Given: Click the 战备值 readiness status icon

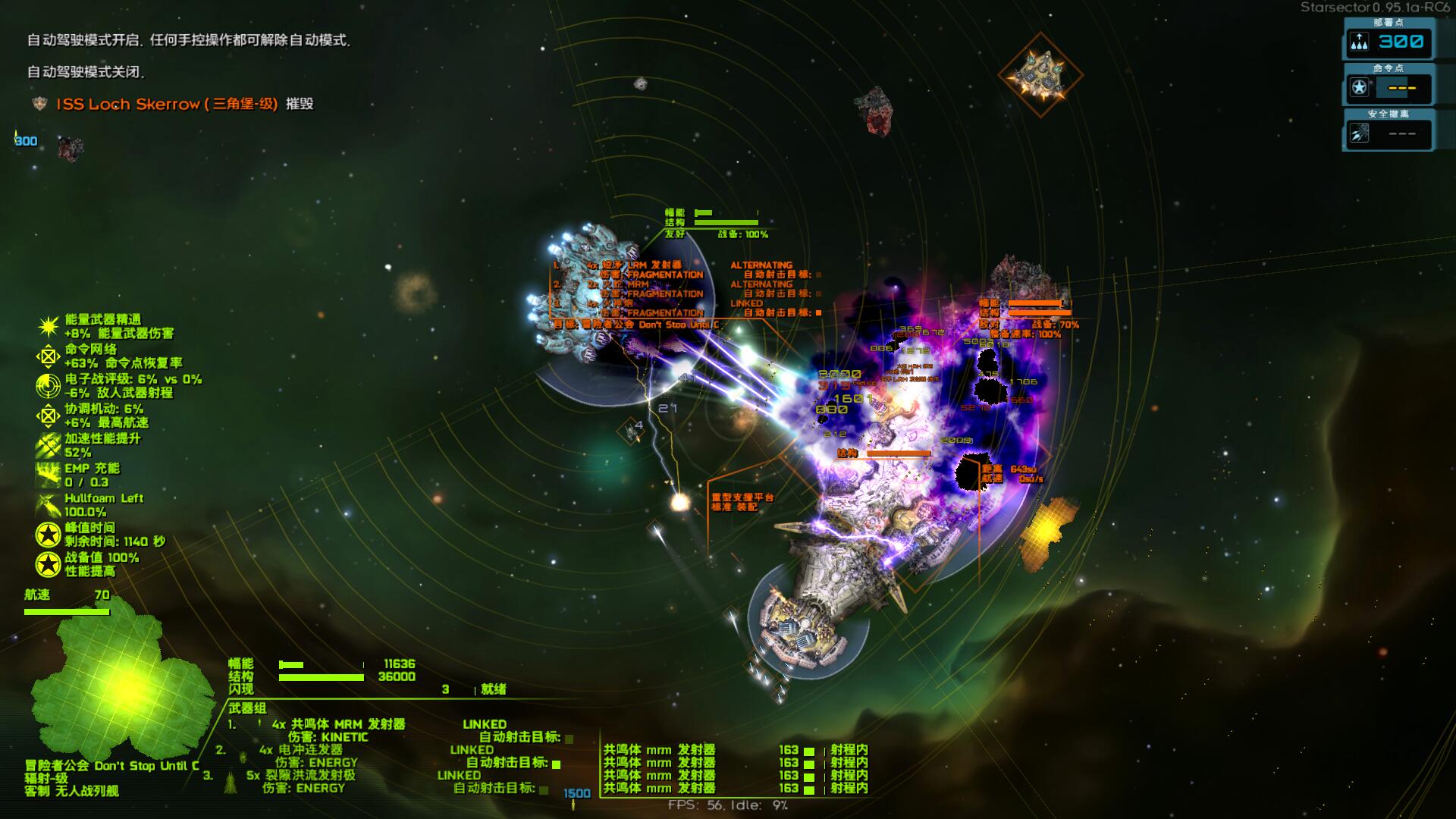Looking at the screenshot, I should click(x=49, y=564).
